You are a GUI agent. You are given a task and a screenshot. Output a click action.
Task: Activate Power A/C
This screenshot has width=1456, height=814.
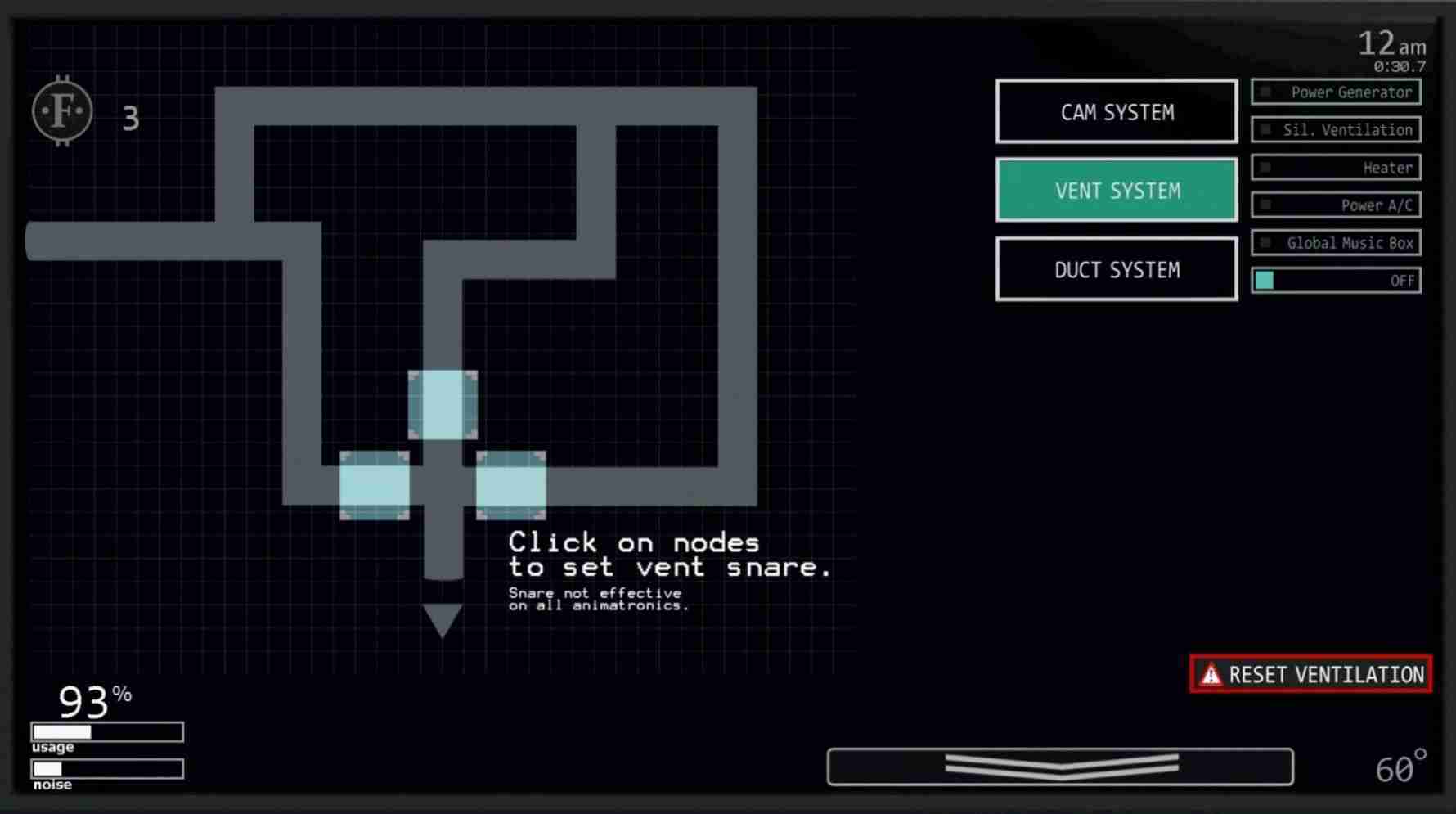[1337, 205]
